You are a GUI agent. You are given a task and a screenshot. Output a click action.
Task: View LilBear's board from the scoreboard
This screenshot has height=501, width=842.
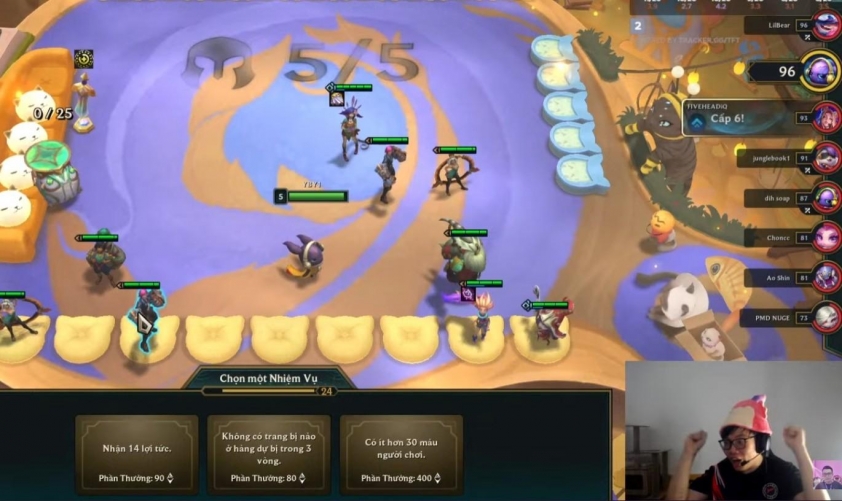pyautogui.click(x=826, y=25)
